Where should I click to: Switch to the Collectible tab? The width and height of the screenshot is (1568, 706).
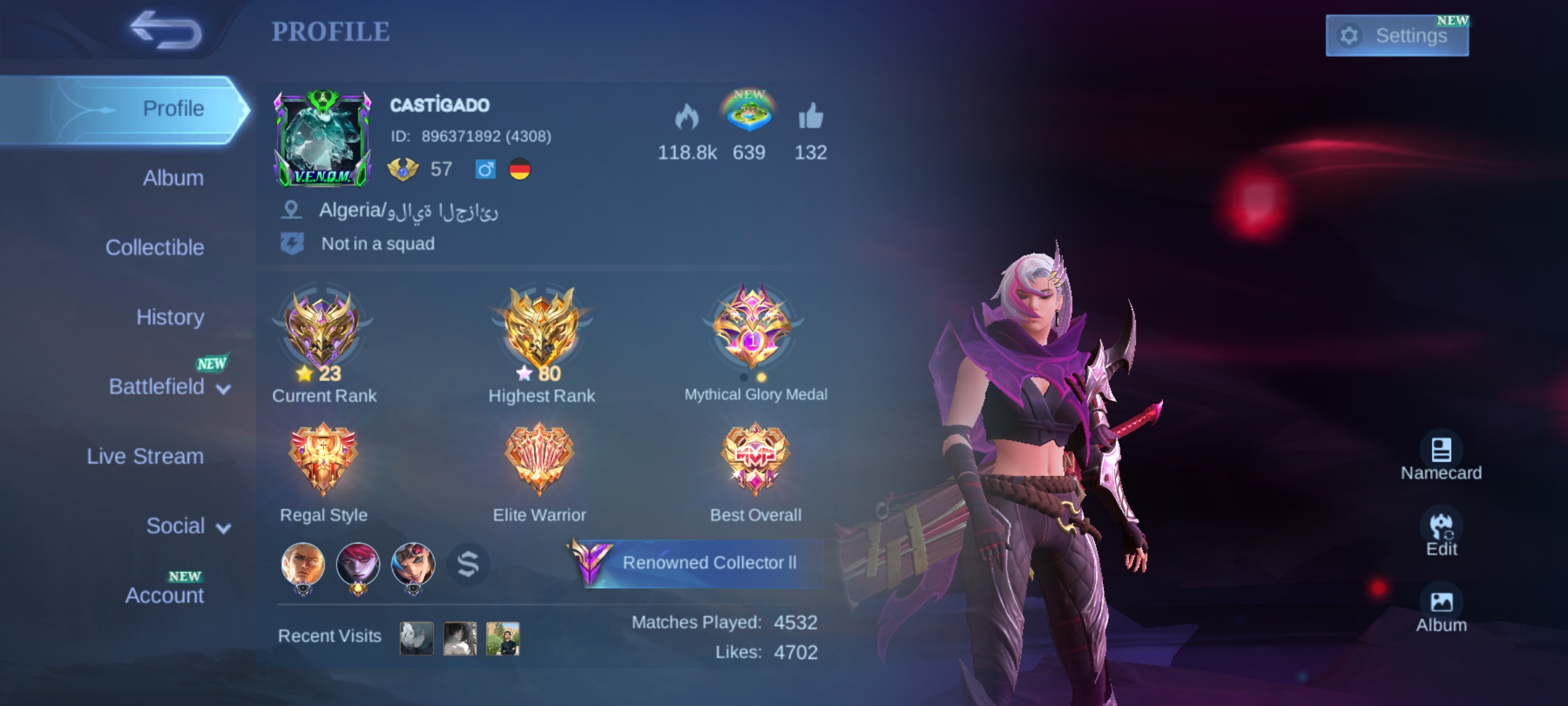point(155,247)
